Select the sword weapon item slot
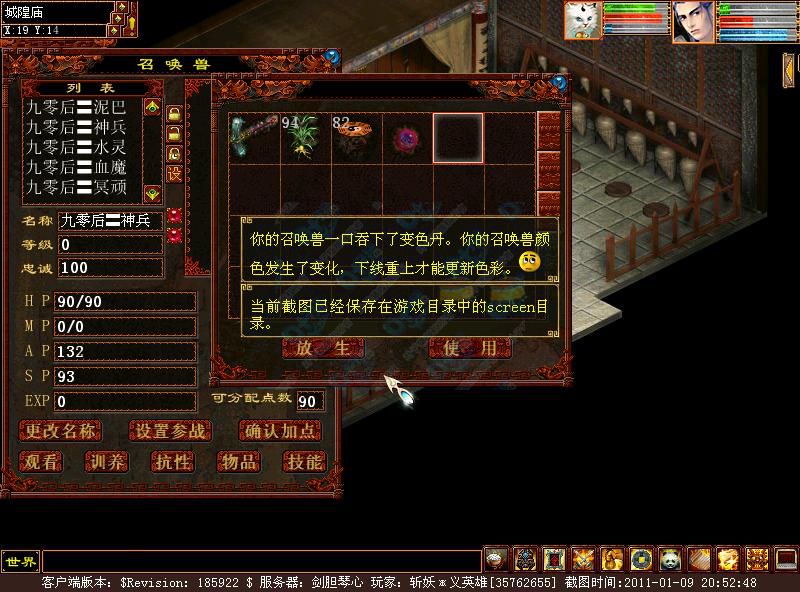800x592 pixels. [253, 137]
